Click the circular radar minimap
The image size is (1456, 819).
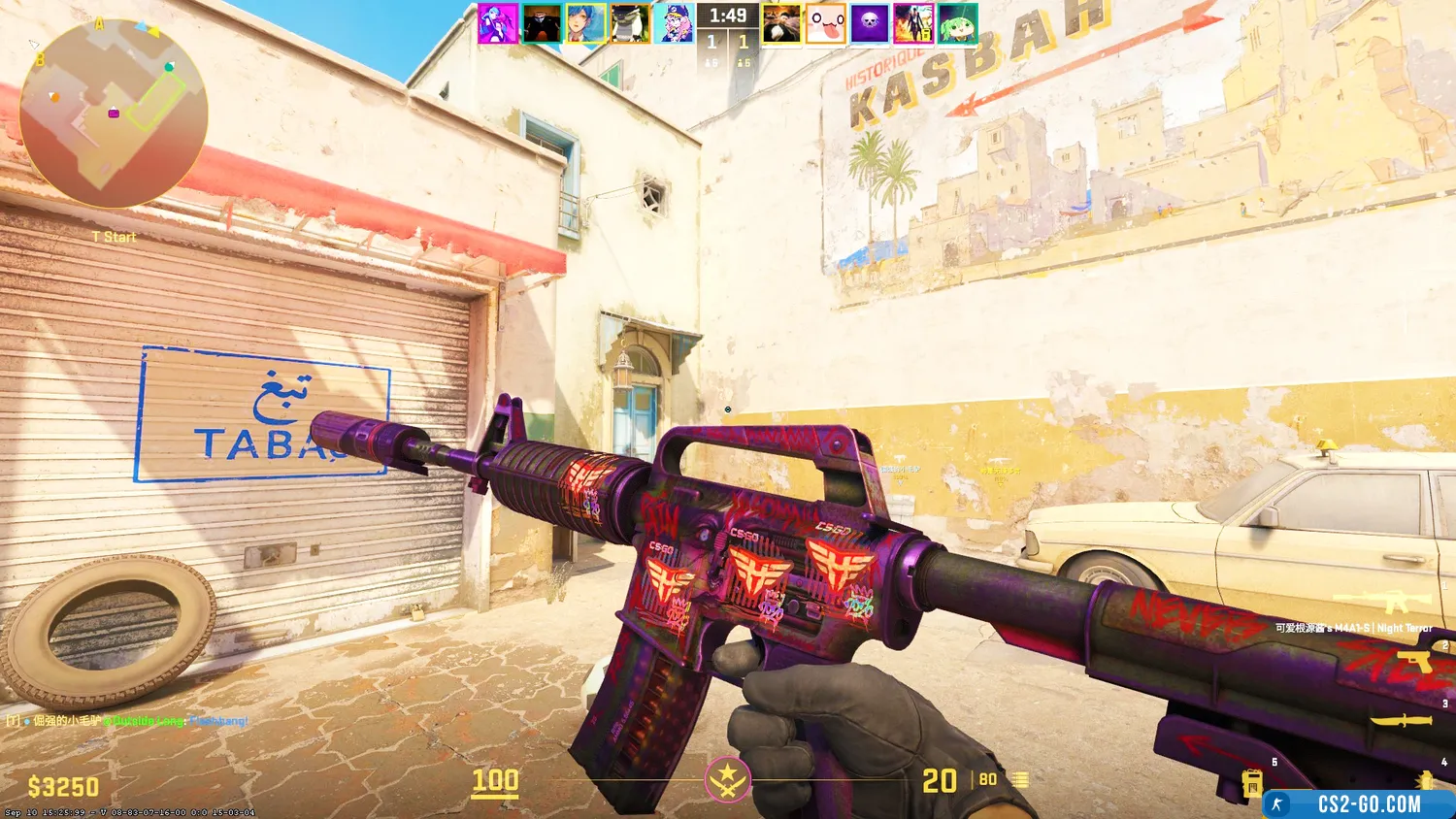coord(113,113)
